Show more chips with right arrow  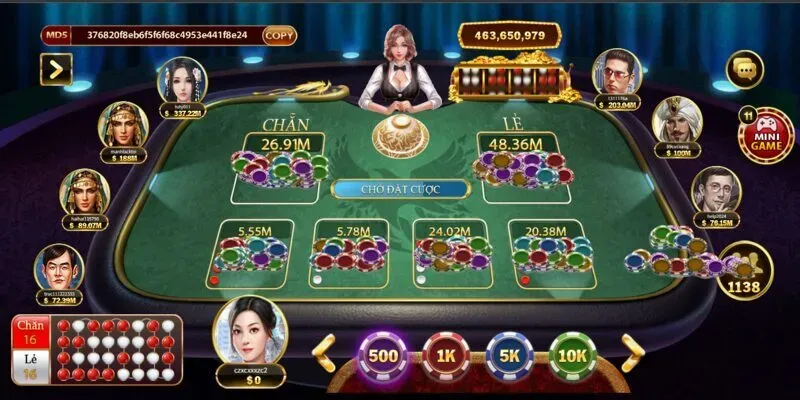pos(633,351)
